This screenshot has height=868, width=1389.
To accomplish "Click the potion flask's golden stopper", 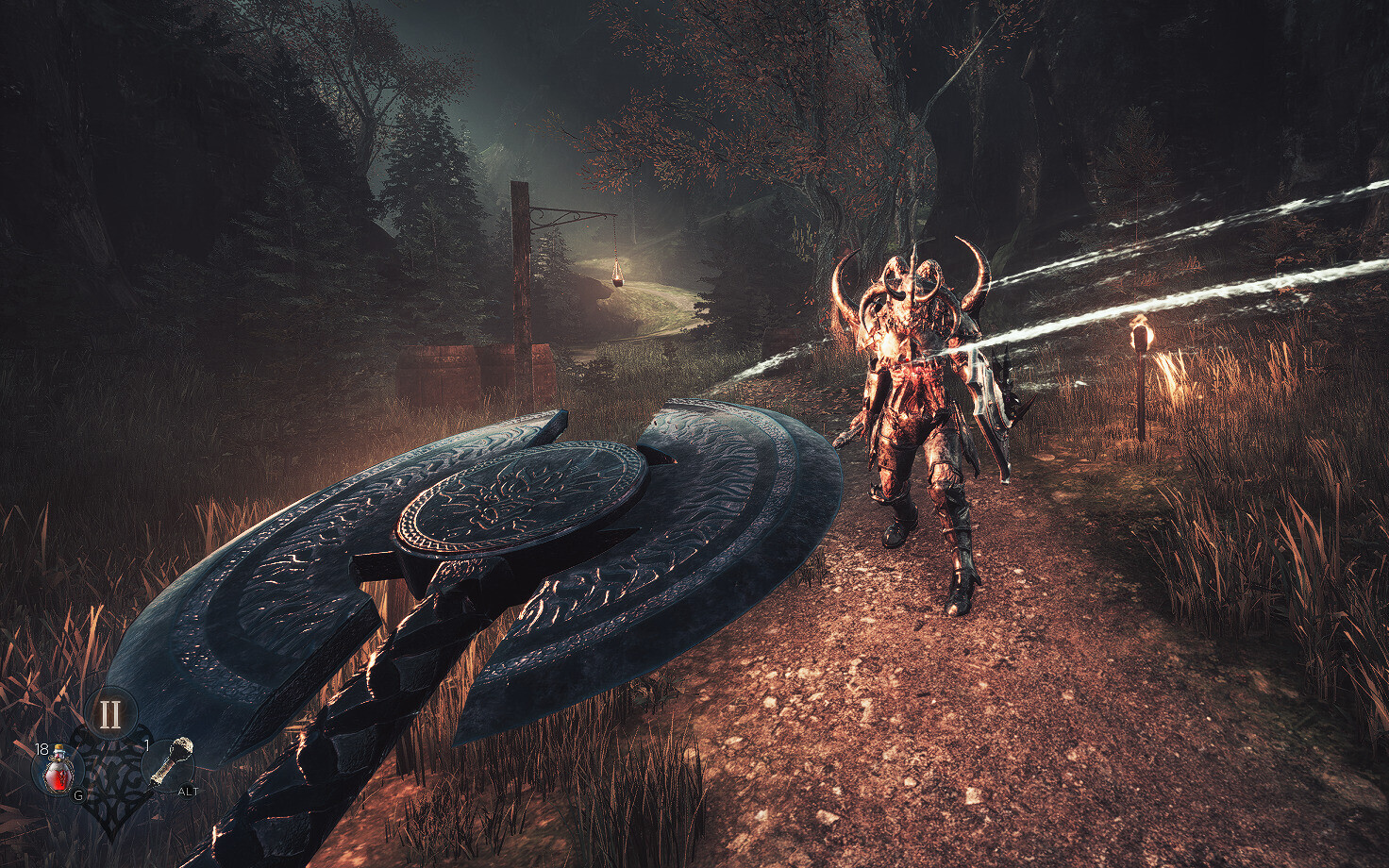I will [x=58, y=748].
